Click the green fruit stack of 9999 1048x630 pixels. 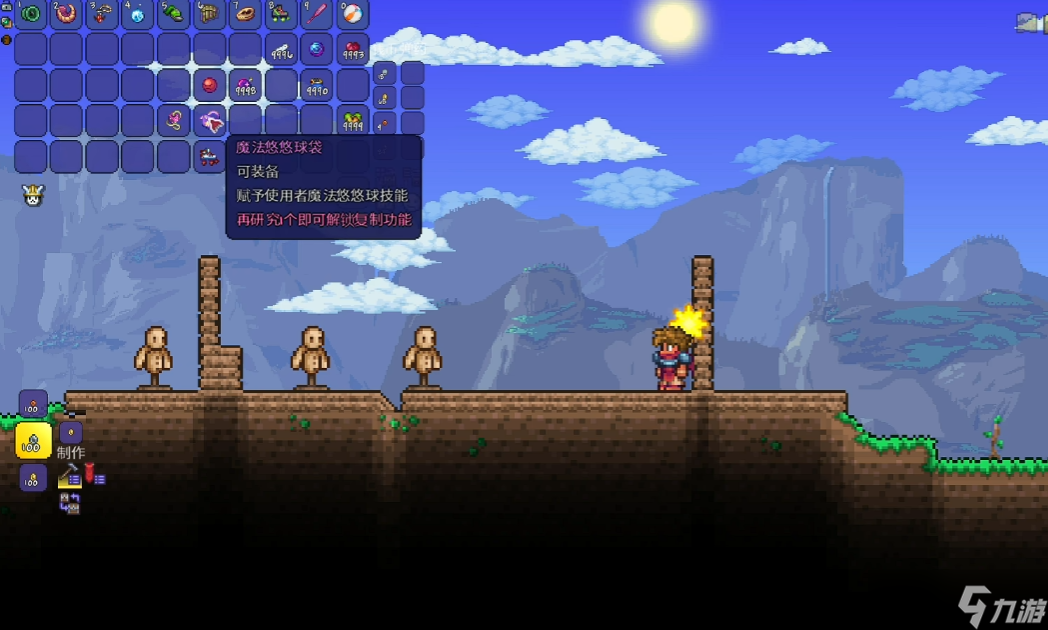pyautogui.click(x=353, y=121)
